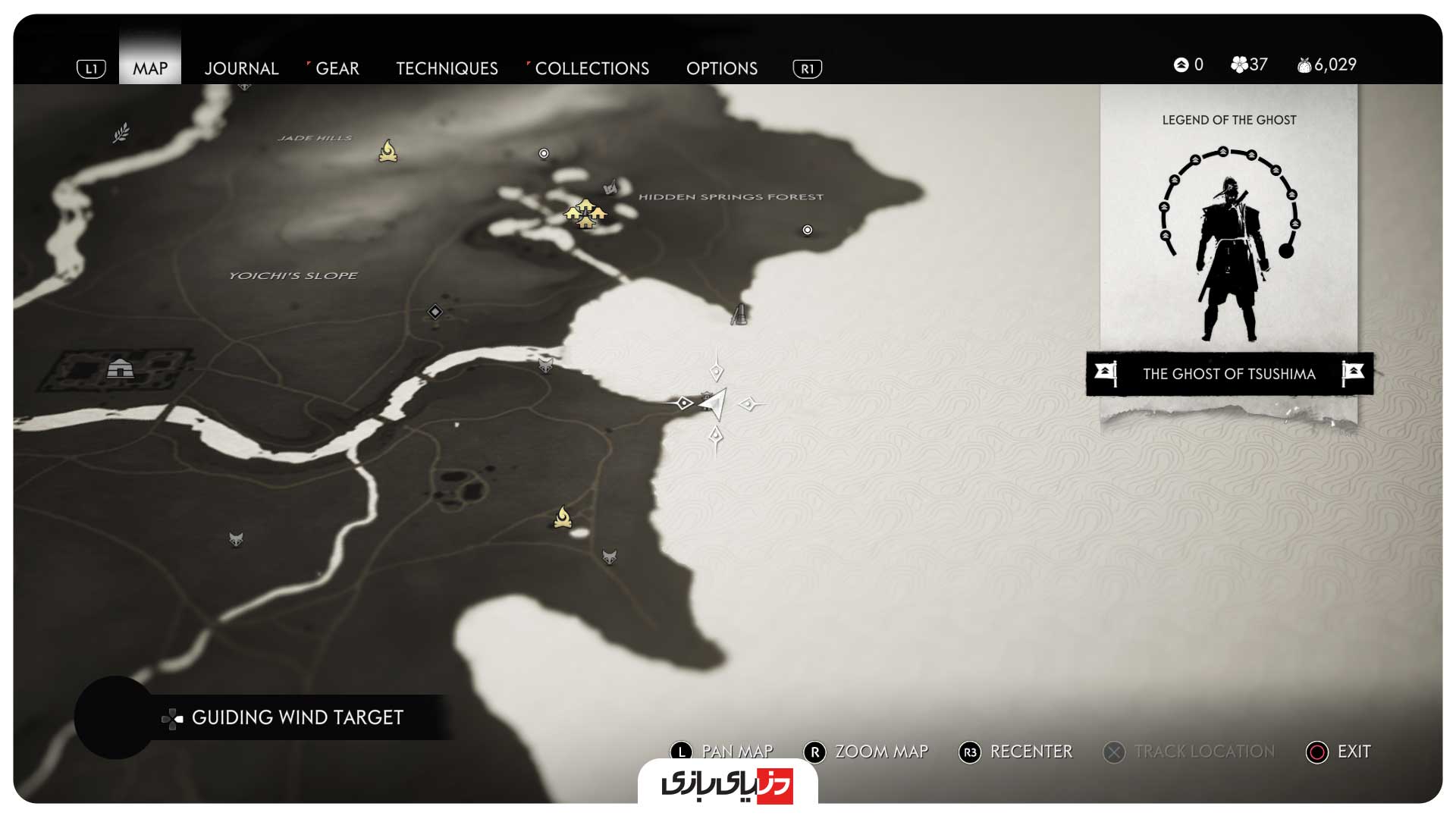Show the Collections tab
Screen dimensions: 1456x819
pyautogui.click(x=591, y=68)
